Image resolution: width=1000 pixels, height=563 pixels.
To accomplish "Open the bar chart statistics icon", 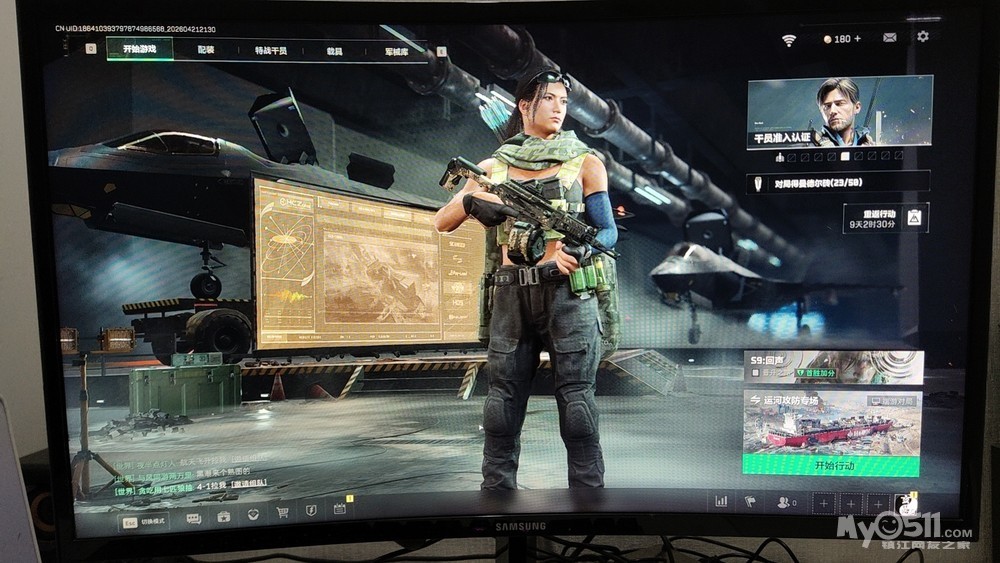I will click(721, 501).
